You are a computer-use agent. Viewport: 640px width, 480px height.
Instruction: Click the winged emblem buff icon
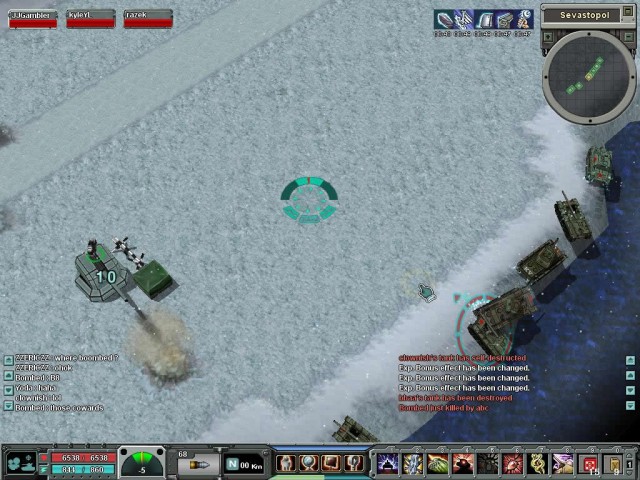(464, 19)
